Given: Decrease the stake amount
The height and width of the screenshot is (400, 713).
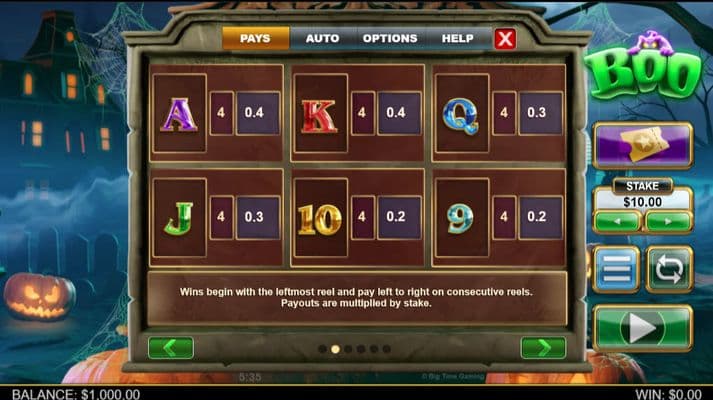Looking at the screenshot, I should point(617,221).
